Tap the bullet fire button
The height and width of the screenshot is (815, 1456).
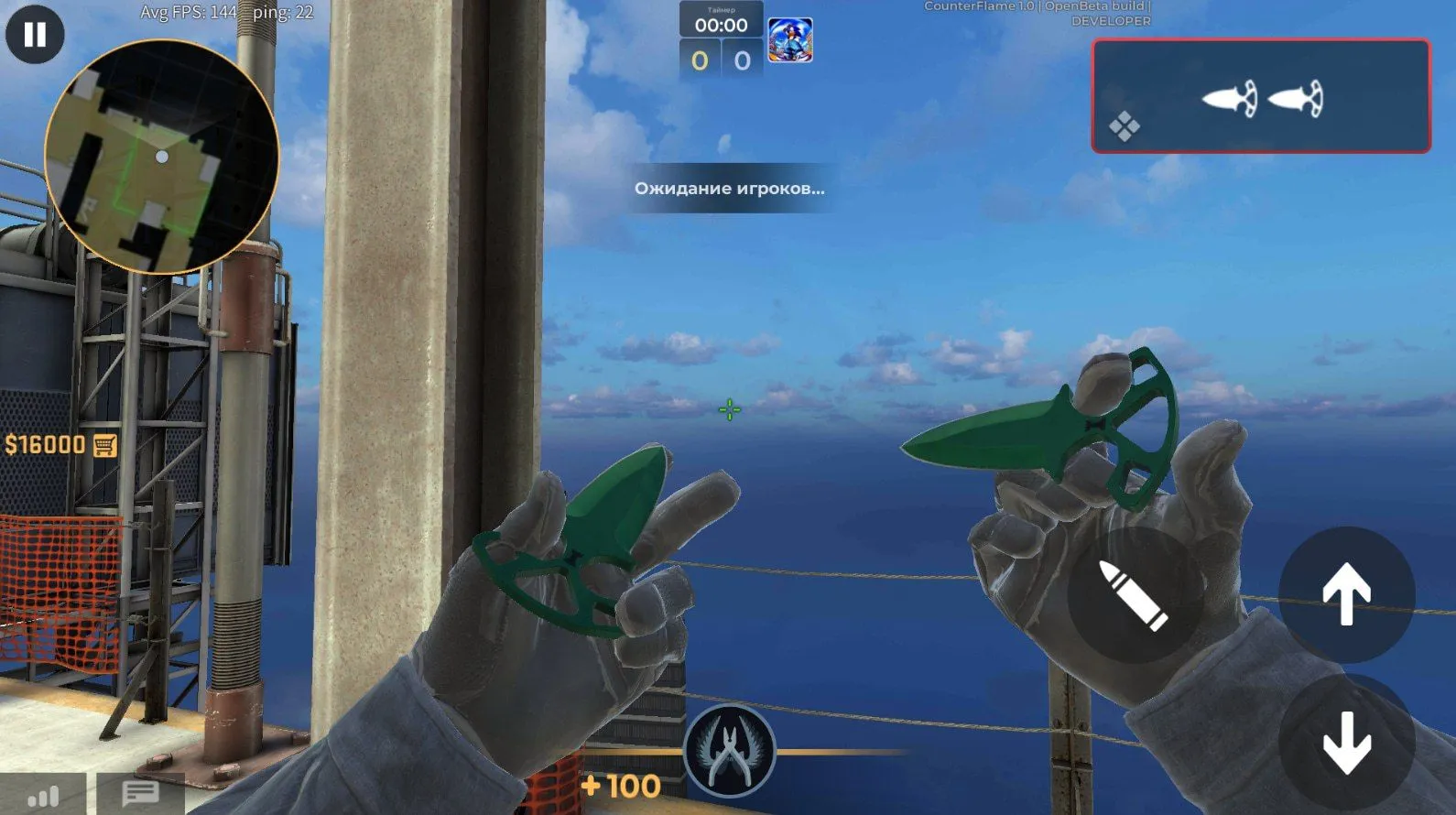1134,594
